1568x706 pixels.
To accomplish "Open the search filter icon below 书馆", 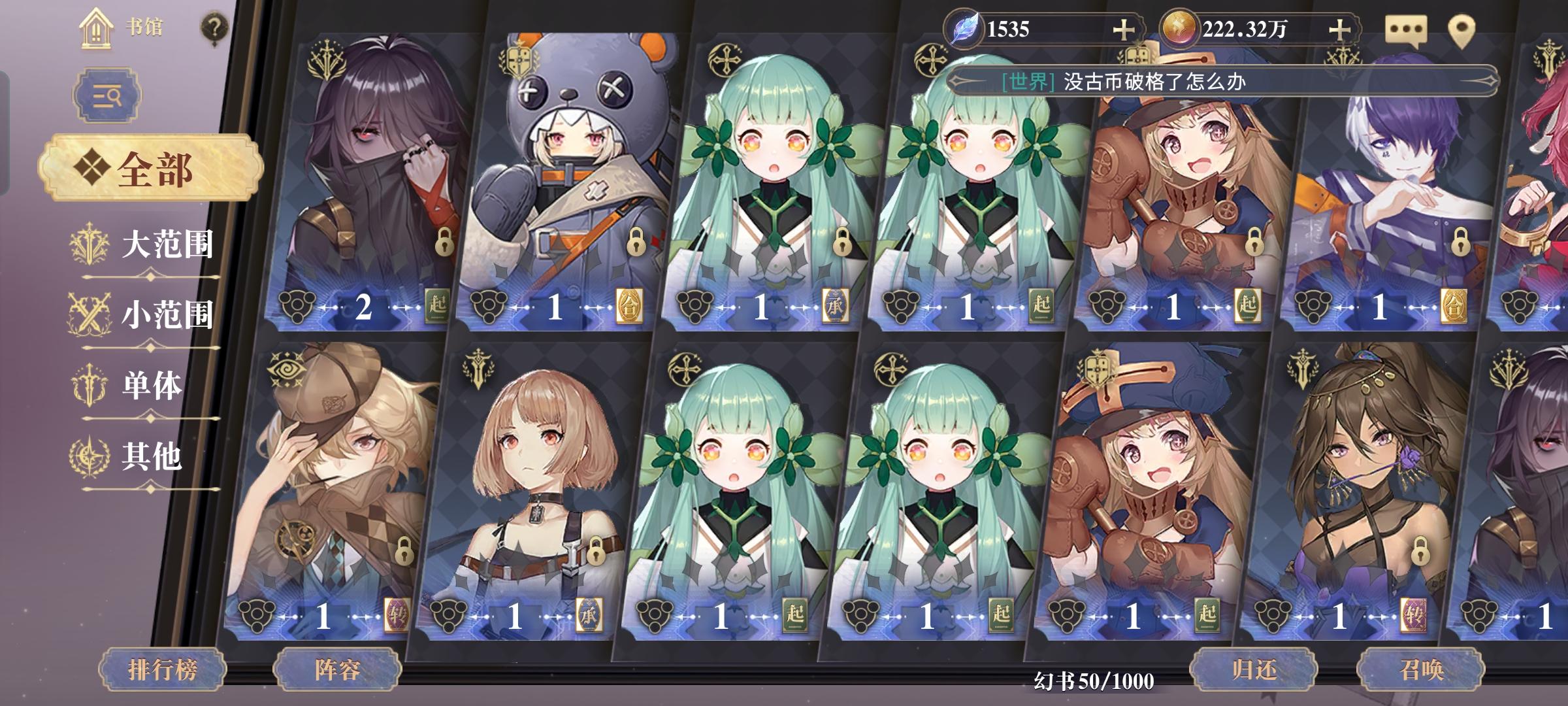I will point(106,95).
